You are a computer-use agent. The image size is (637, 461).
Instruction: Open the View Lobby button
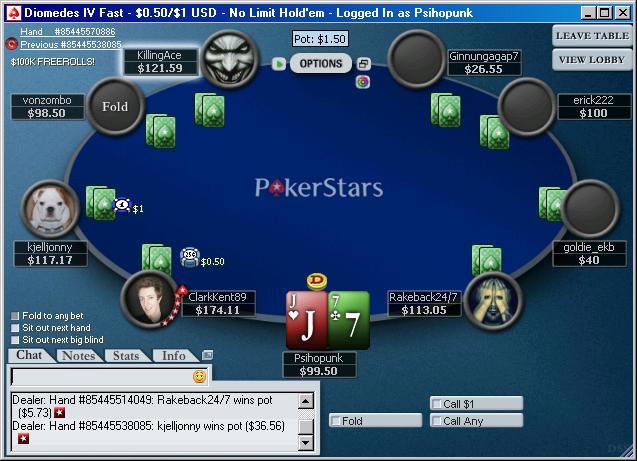coord(592,60)
